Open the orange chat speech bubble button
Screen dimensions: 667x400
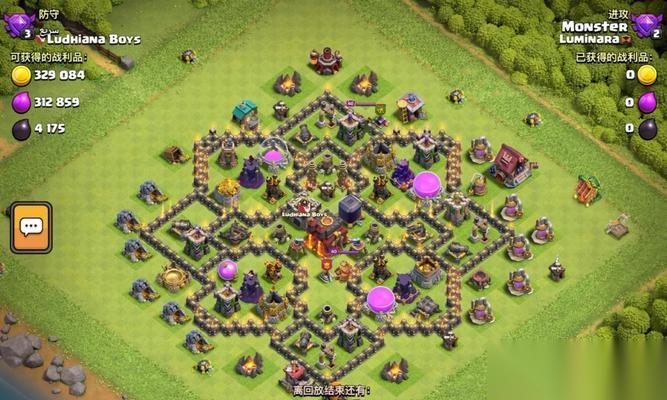31,227
